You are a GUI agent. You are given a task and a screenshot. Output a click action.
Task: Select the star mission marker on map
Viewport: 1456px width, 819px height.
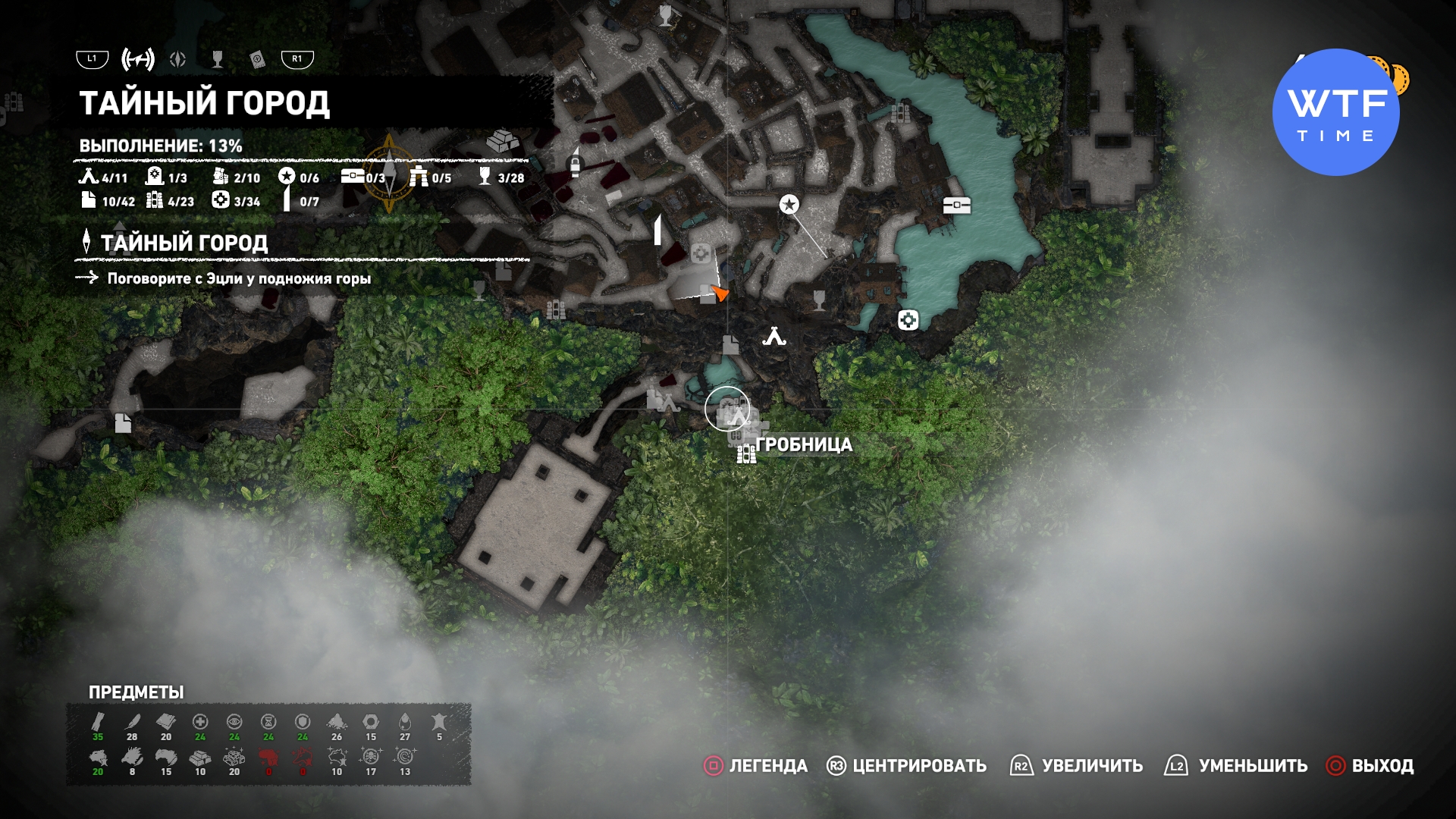pos(789,204)
